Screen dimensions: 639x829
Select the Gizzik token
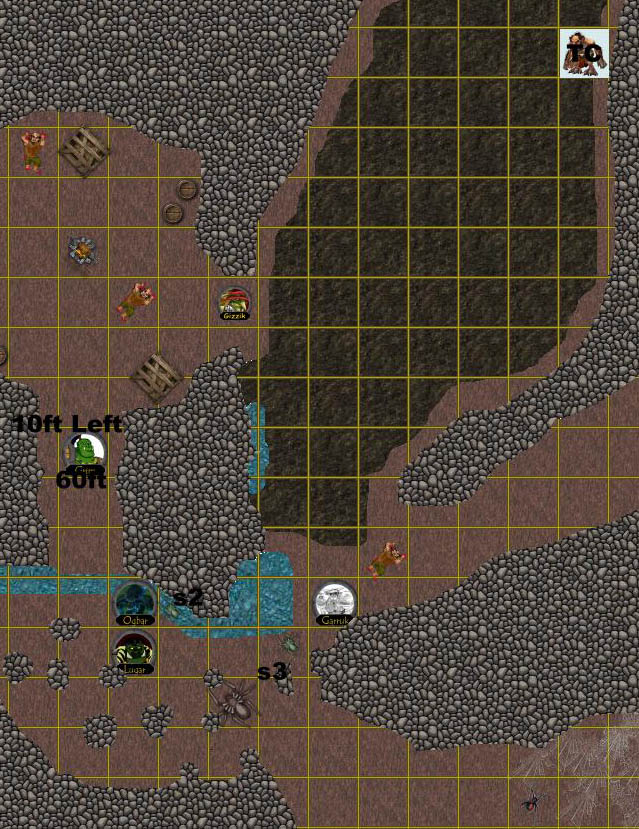(x=234, y=303)
